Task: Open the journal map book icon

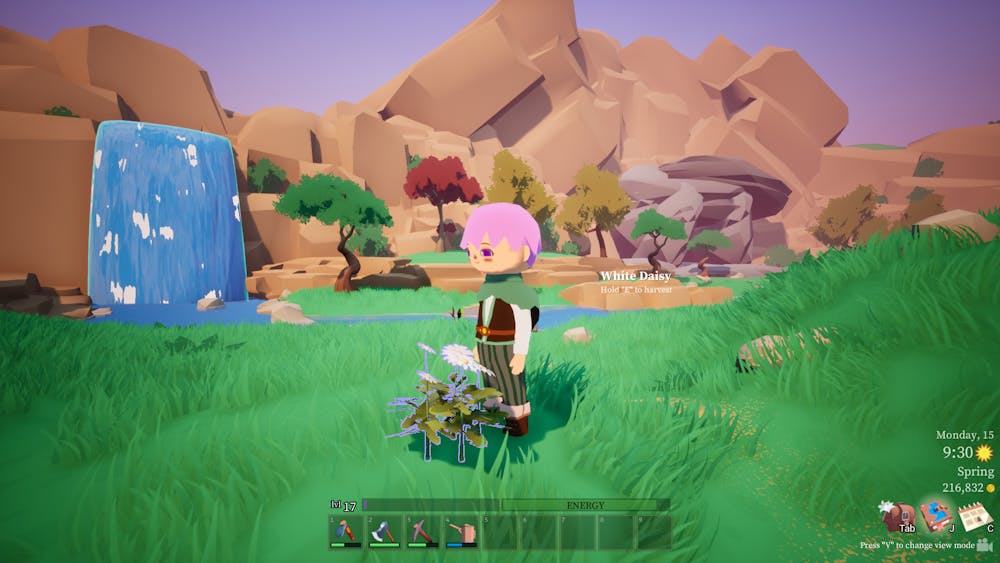Action: [935, 516]
